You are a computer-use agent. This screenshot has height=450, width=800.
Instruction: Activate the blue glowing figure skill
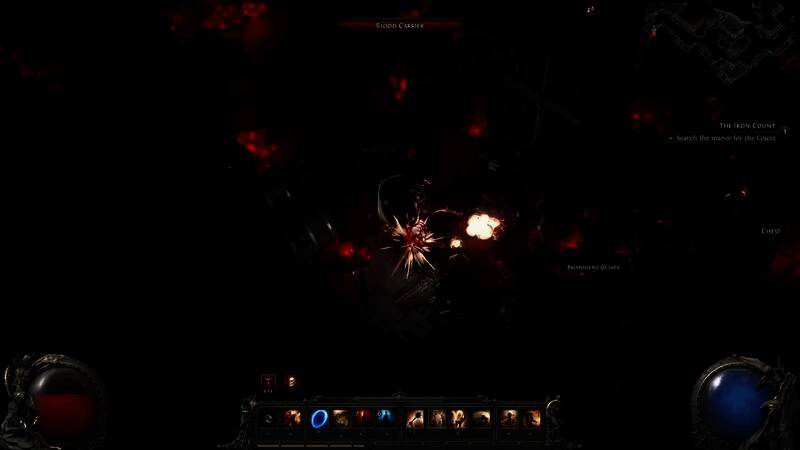pos(386,419)
